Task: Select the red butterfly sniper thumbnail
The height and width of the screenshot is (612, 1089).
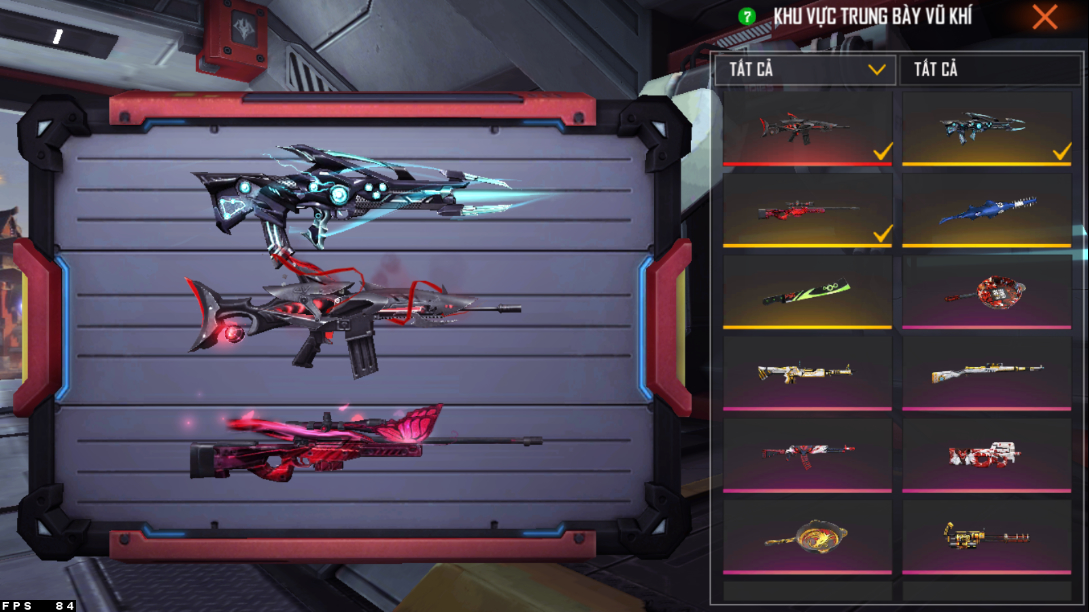Action: [x=806, y=210]
